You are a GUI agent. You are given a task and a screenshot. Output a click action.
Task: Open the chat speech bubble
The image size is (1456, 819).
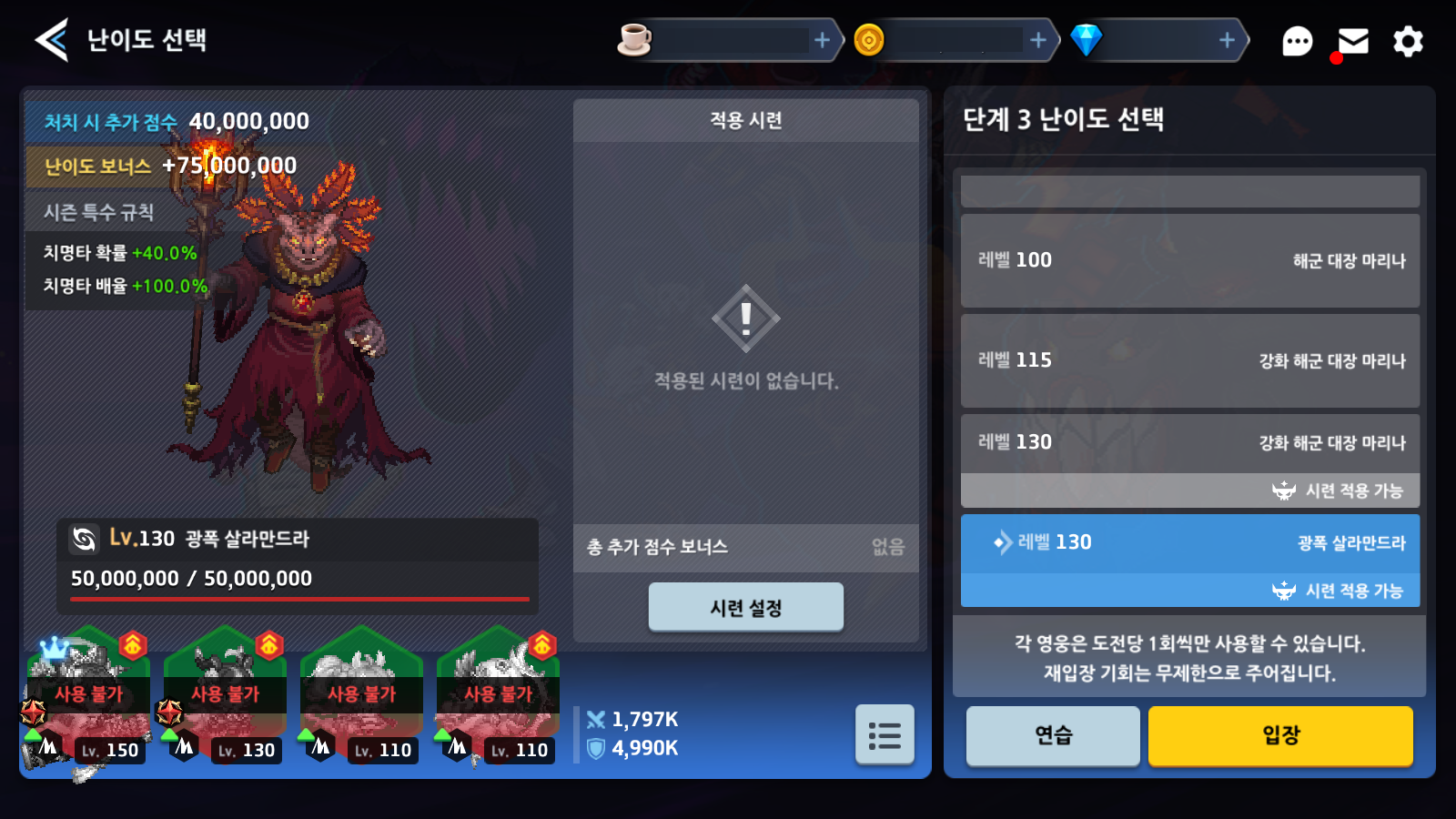point(1297,41)
